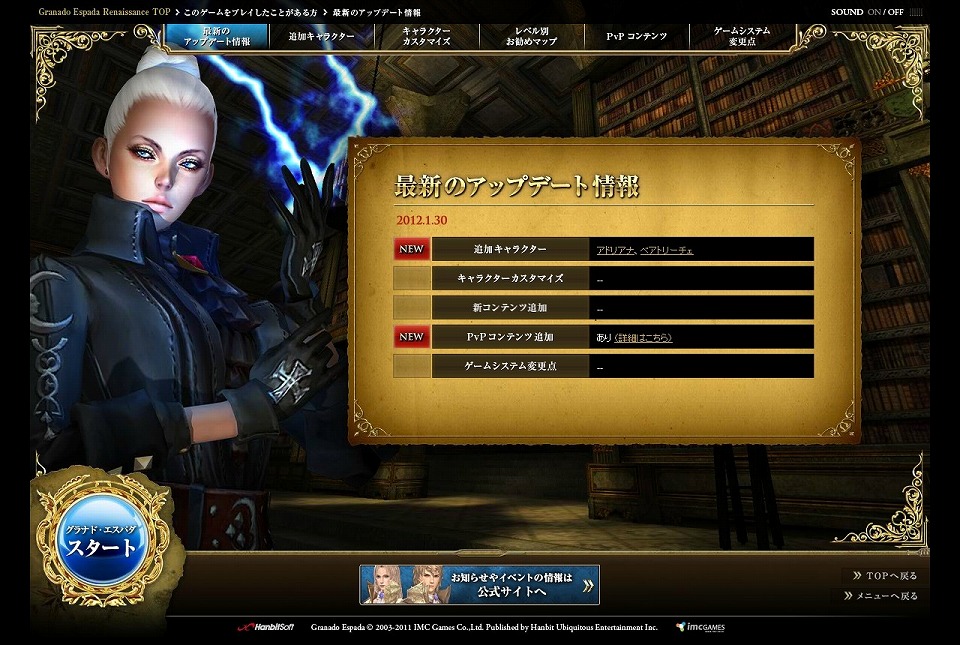This screenshot has height=645, width=960.
Task: Go back with TOPへ戻る
Action: 883,576
